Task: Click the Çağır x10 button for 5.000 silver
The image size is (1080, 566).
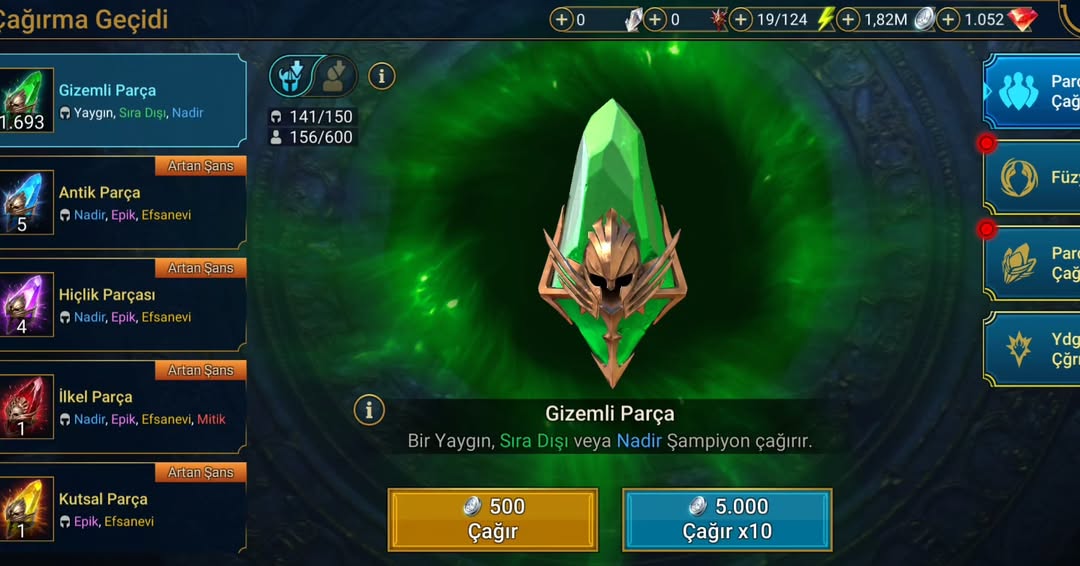Action: pyautogui.click(x=727, y=519)
